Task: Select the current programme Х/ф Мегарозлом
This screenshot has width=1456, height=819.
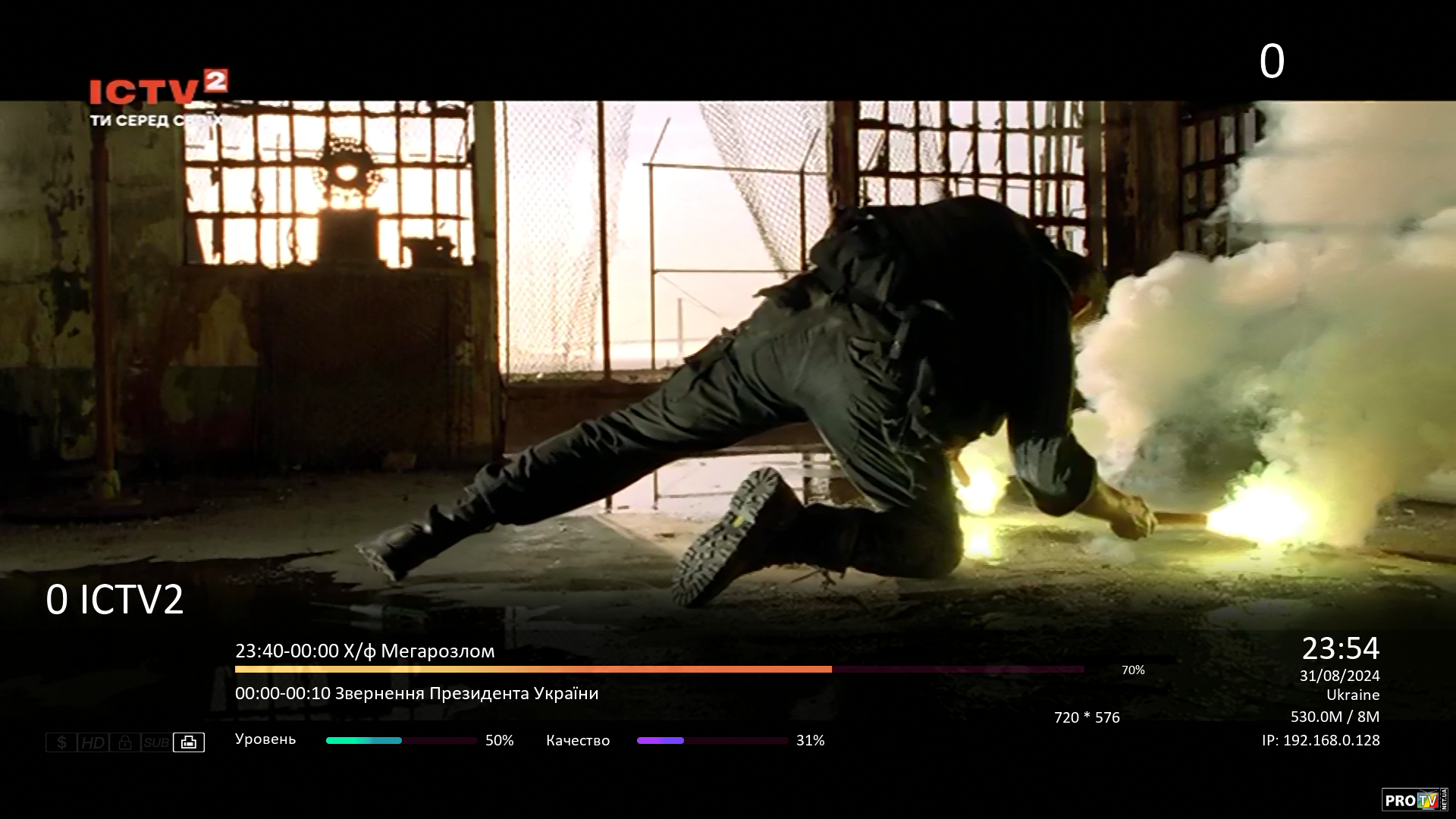Action: [365, 651]
